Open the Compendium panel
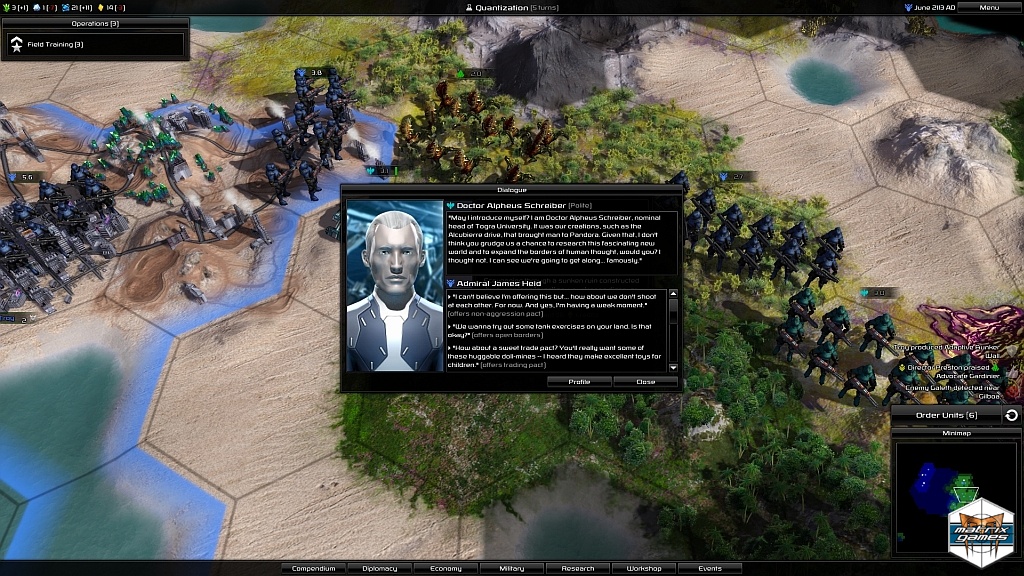Image resolution: width=1024 pixels, height=576 pixels. (x=313, y=568)
